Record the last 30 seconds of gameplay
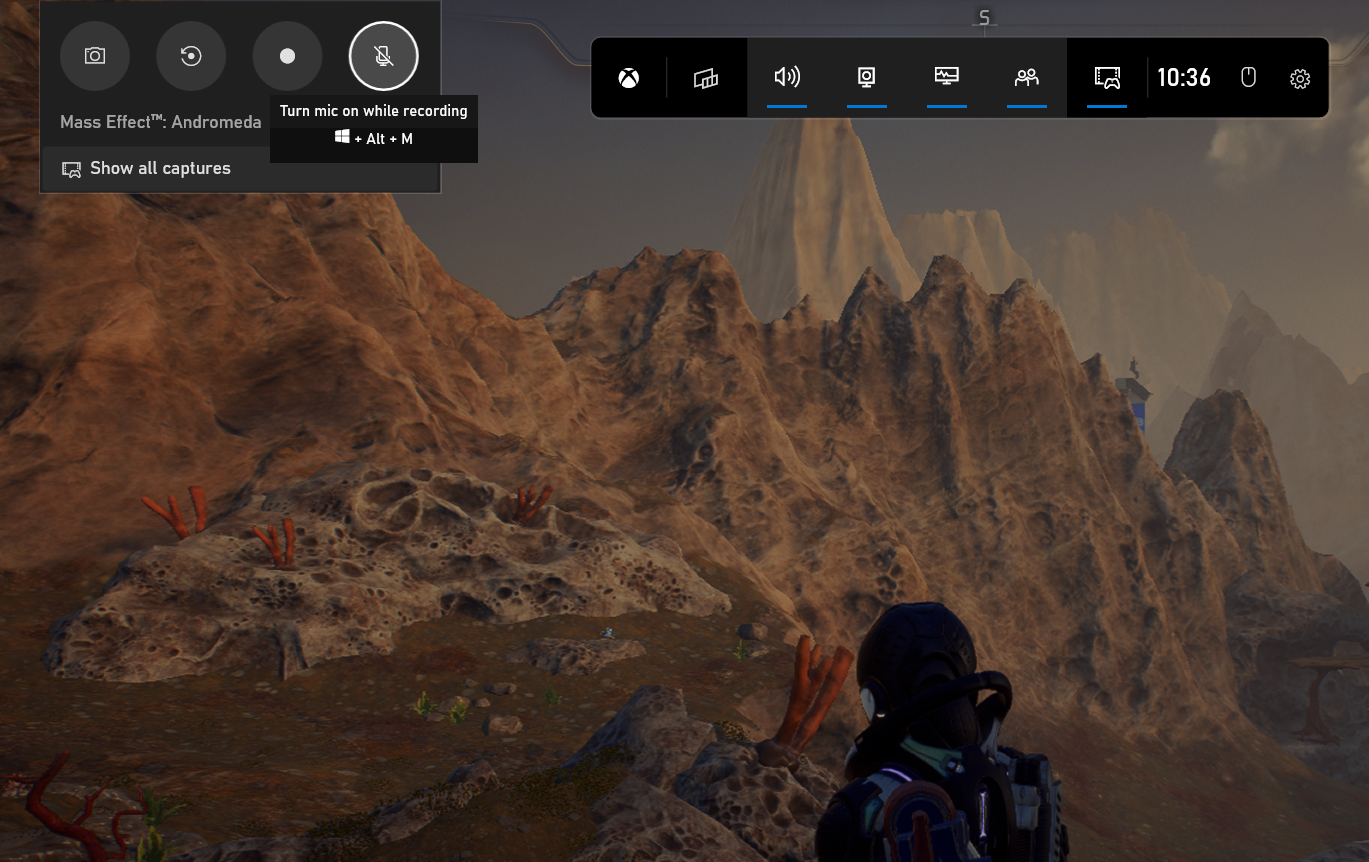1369x862 pixels. [191, 56]
